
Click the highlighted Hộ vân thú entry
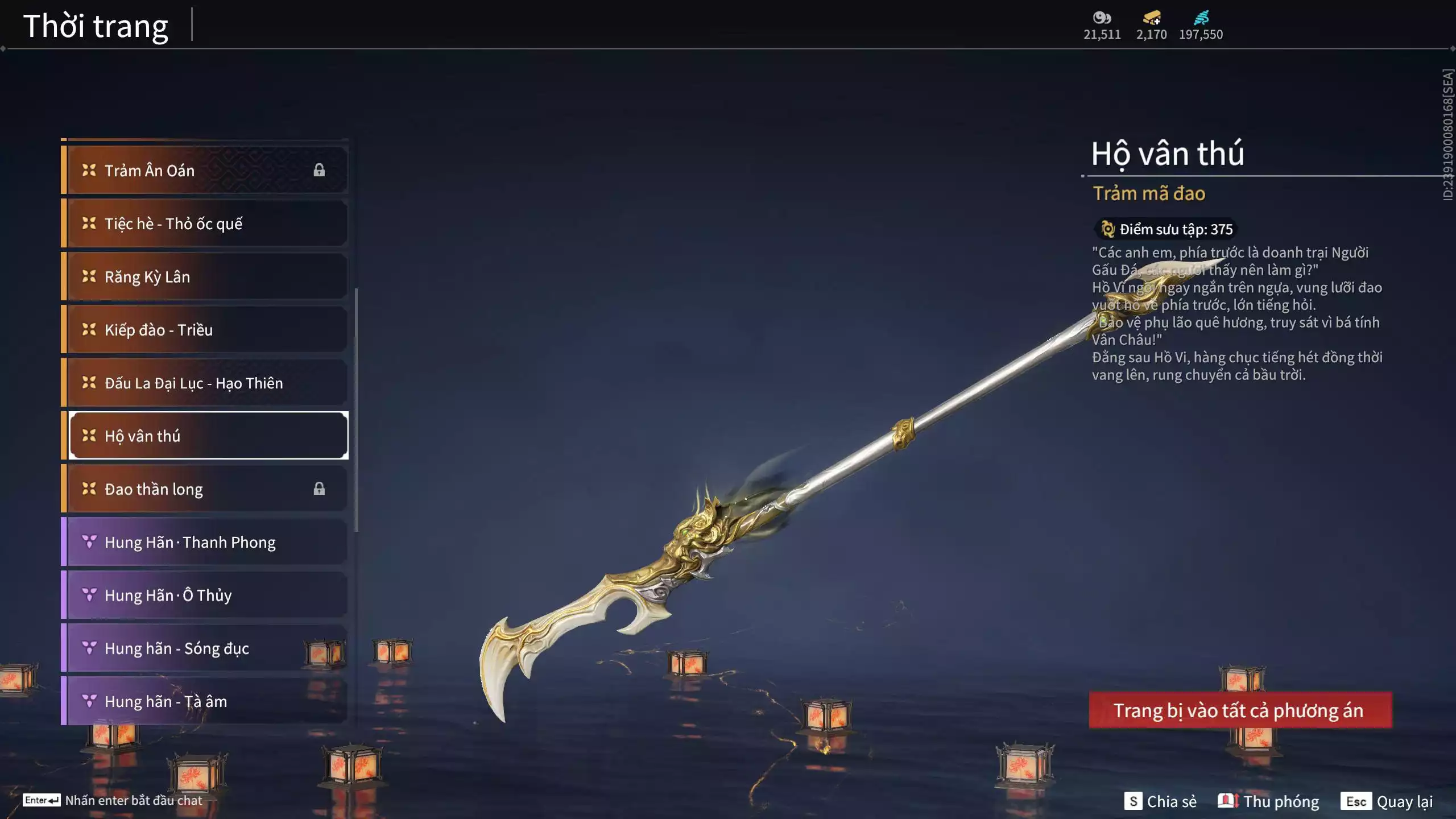208,436
